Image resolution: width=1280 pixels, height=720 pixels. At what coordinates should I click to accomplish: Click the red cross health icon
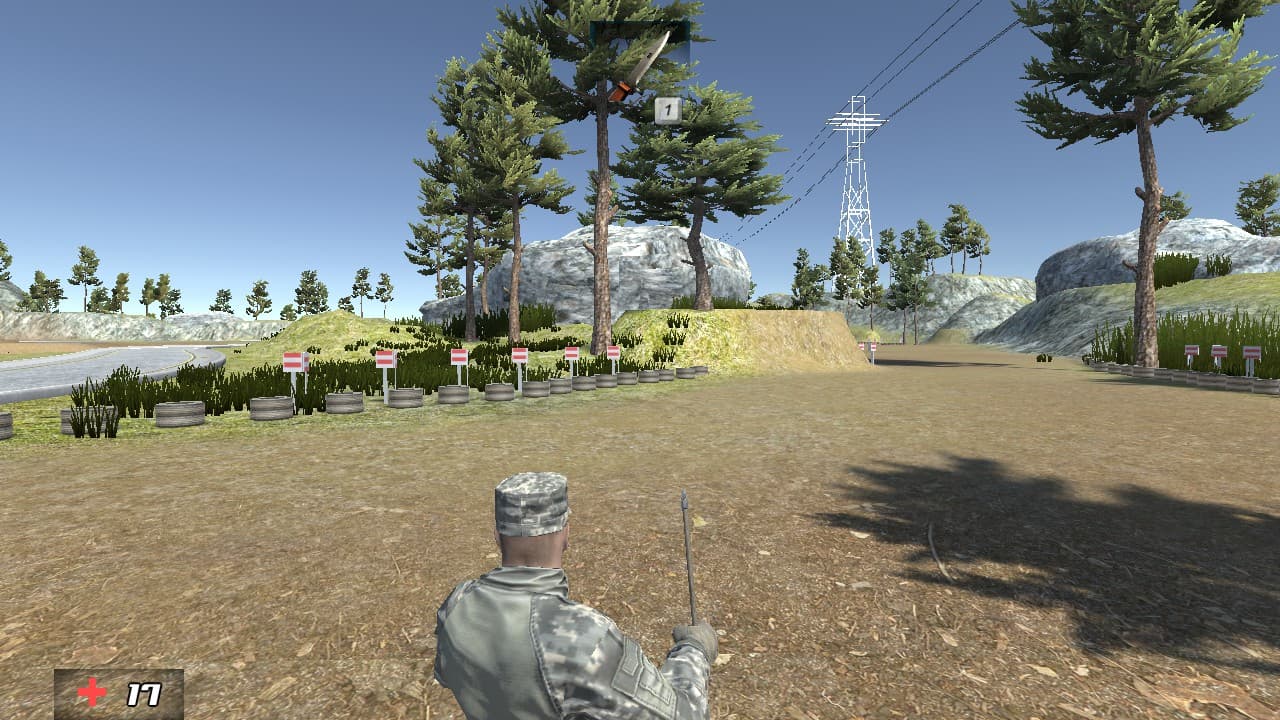click(92, 692)
